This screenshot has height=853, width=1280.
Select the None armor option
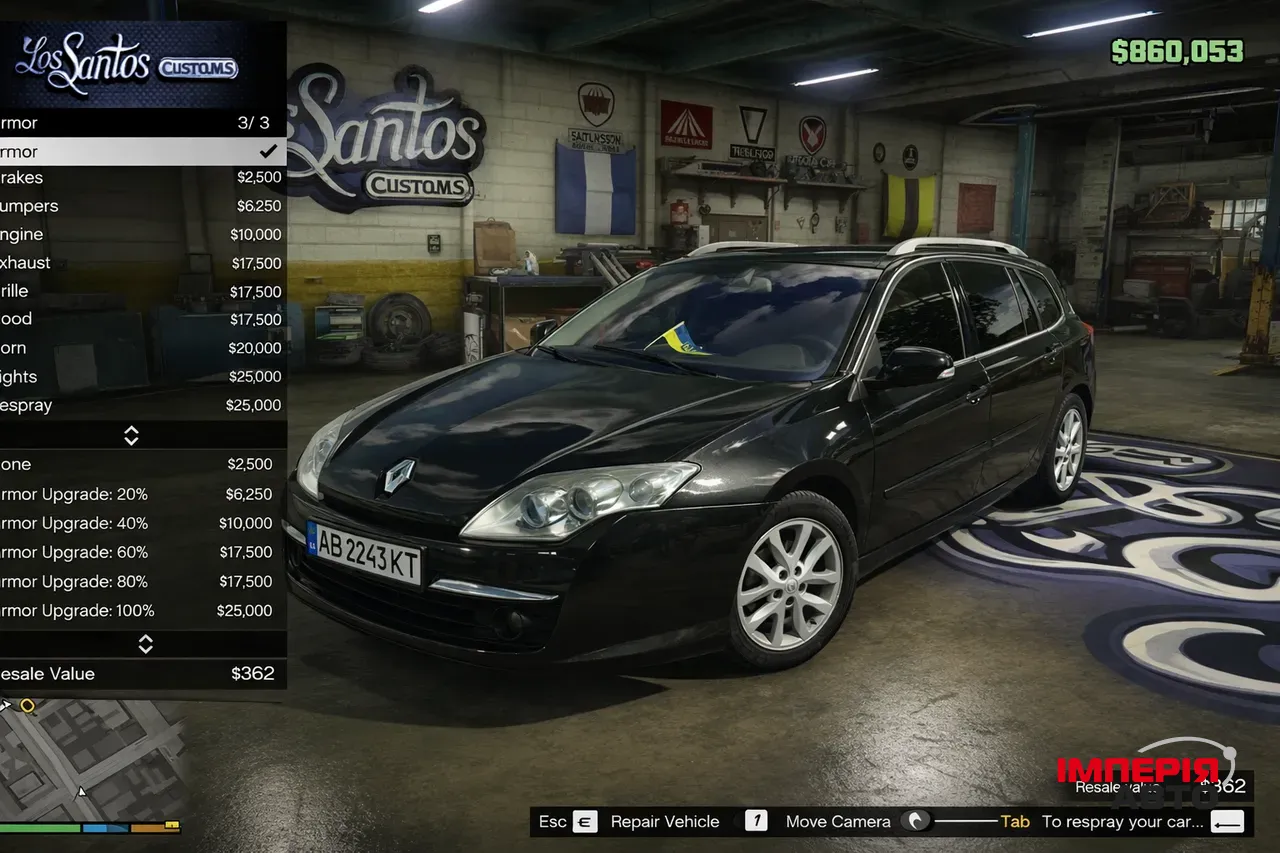(140, 464)
